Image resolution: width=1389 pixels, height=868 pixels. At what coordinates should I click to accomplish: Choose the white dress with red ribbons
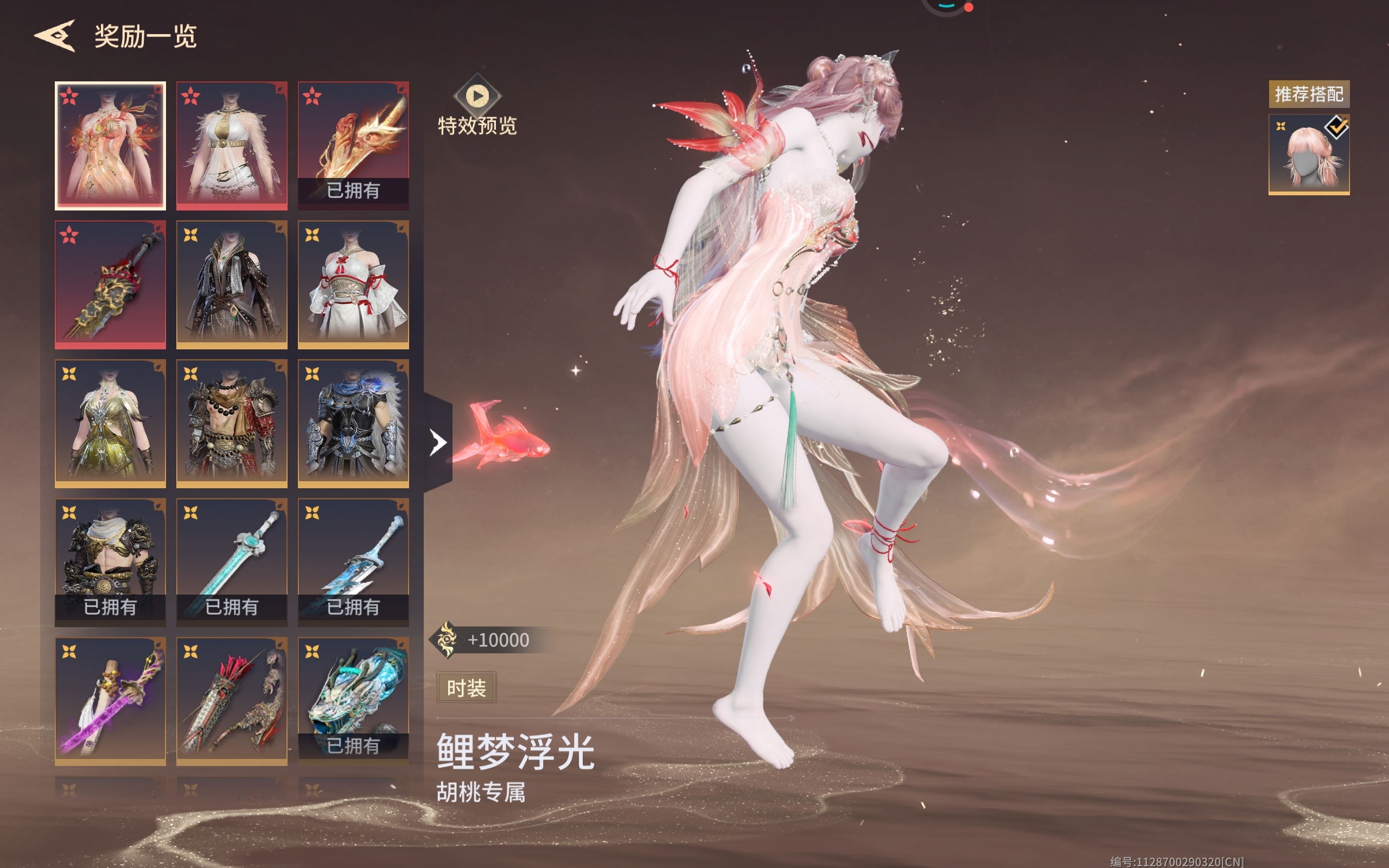353,285
